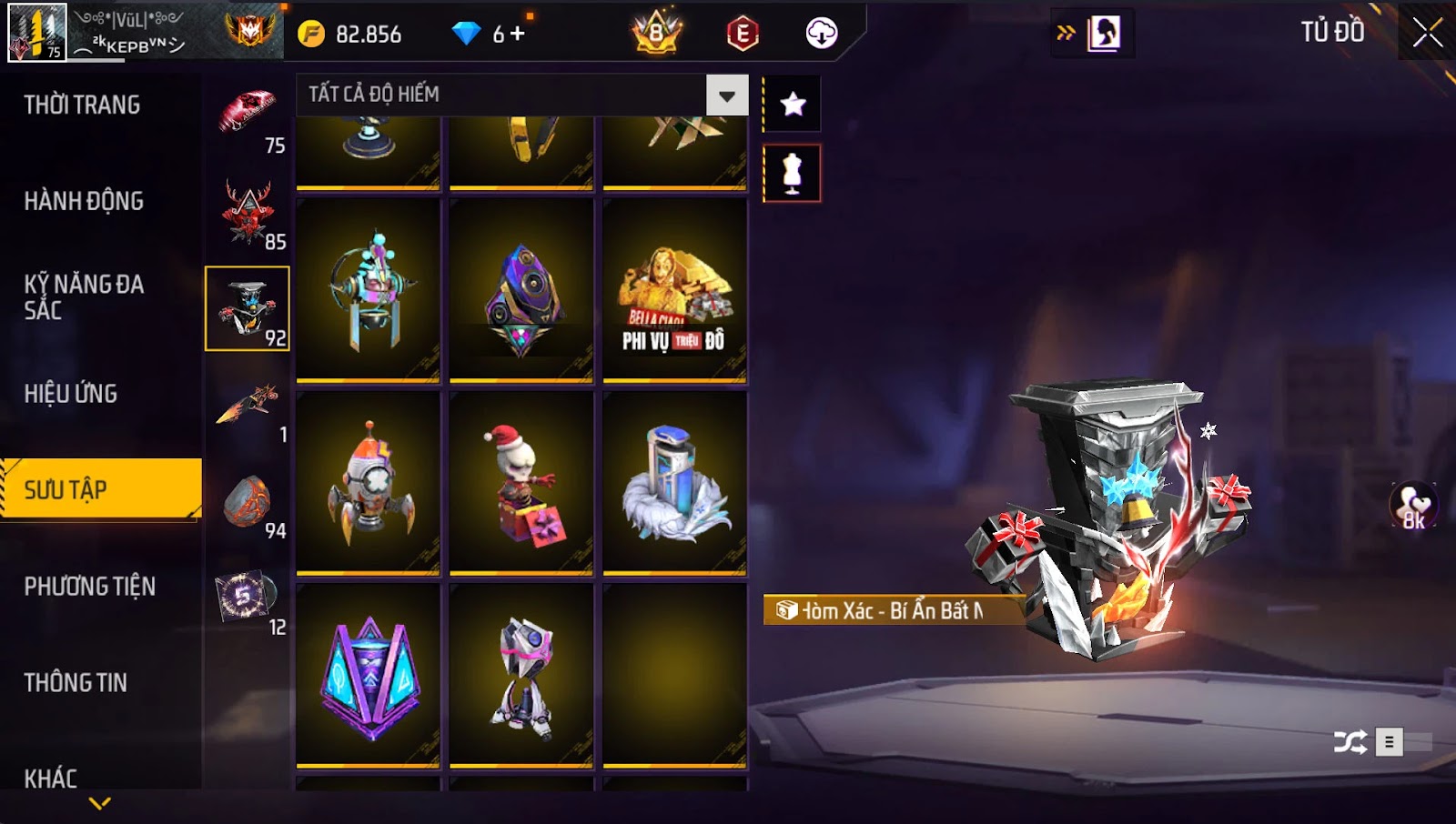Open the subcategory with 94 items
Screen dimensions: 1456x824
[248, 503]
